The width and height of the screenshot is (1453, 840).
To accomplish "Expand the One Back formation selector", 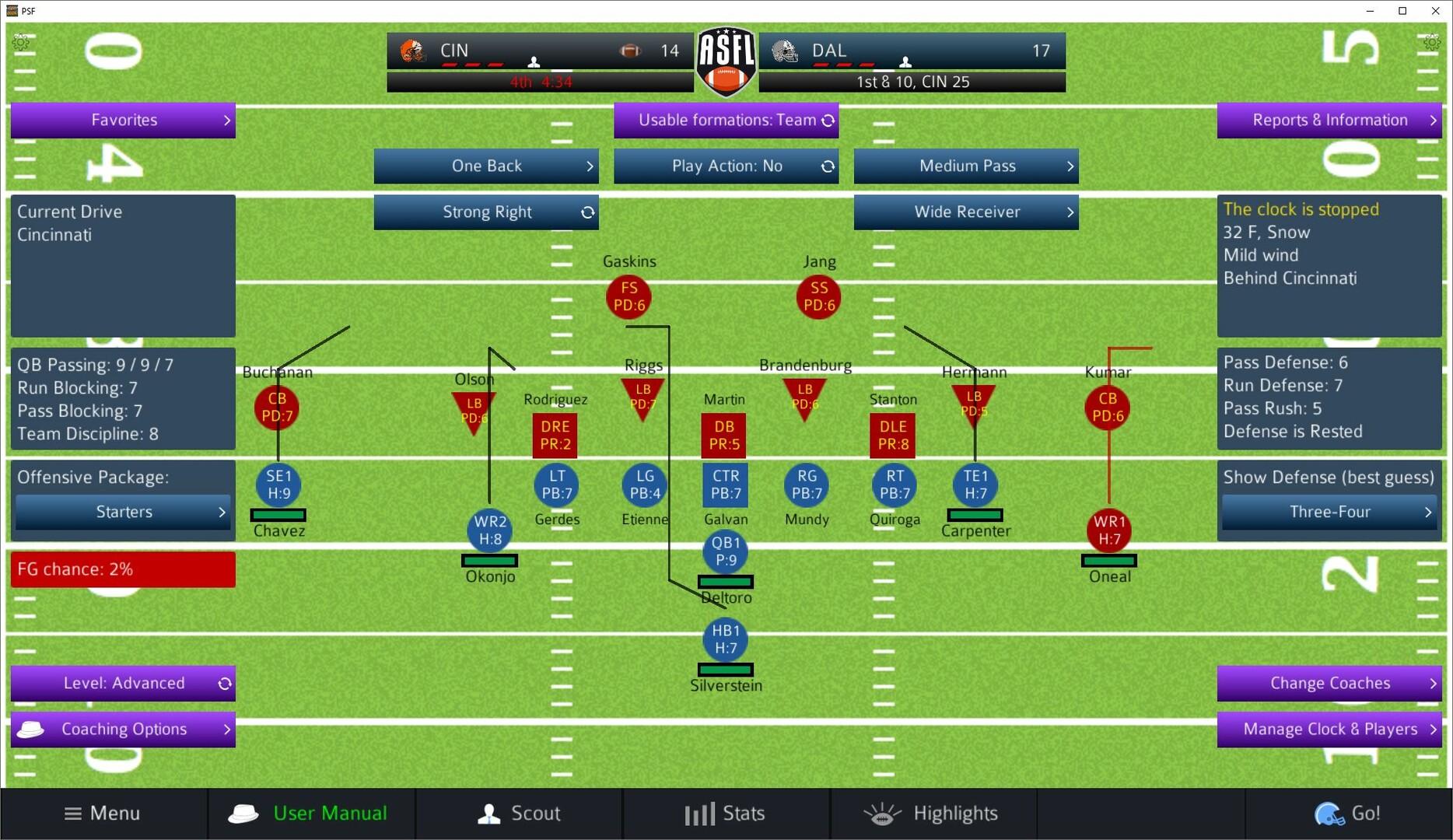I will (x=486, y=166).
